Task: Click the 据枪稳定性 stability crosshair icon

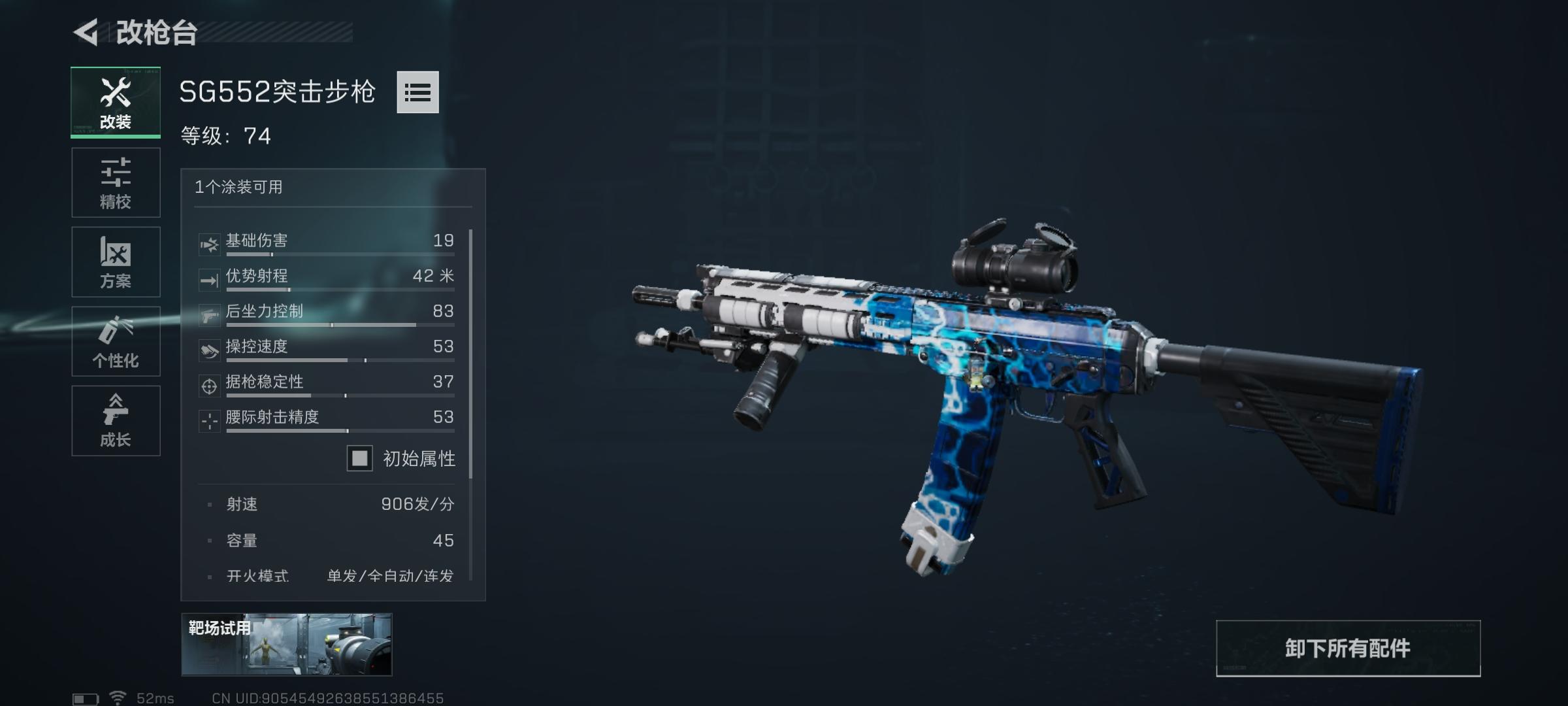Action: point(209,386)
